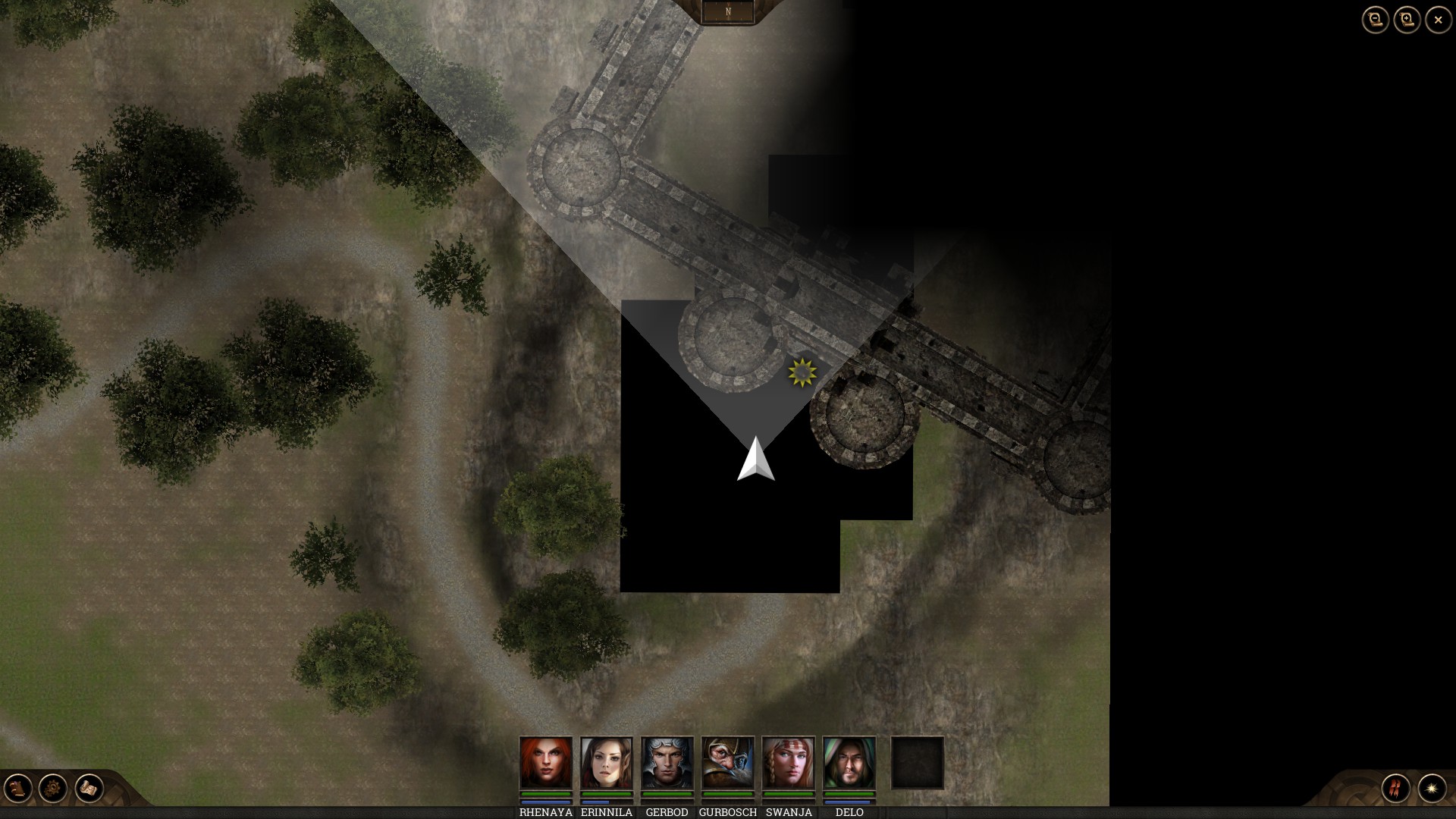Screen dimensions: 1456x819
Task: Click the yellow star map marker
Action: pos(802,372)
